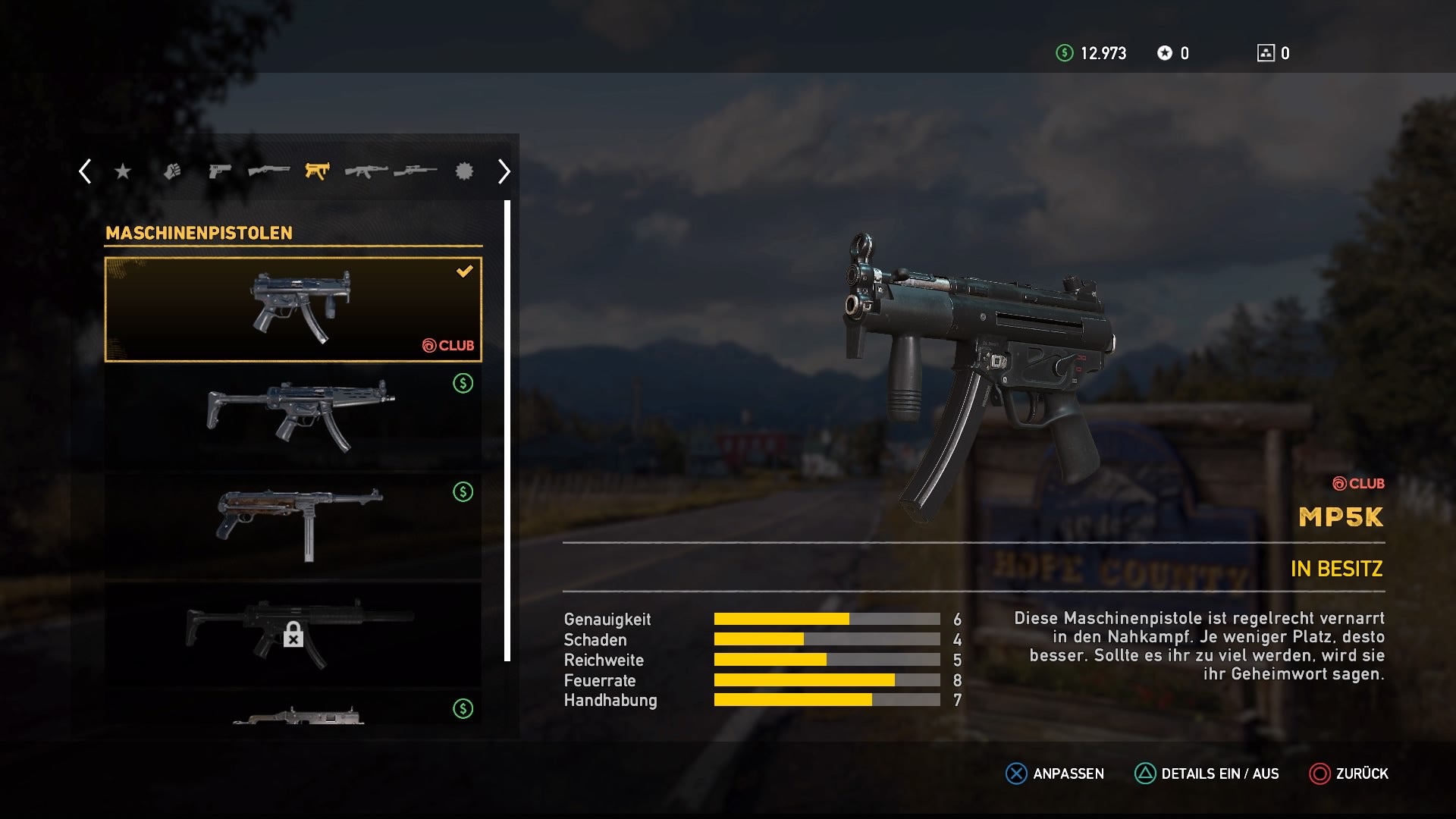
Task: Switch to the fist melee category
Action: tap(172, 171)
